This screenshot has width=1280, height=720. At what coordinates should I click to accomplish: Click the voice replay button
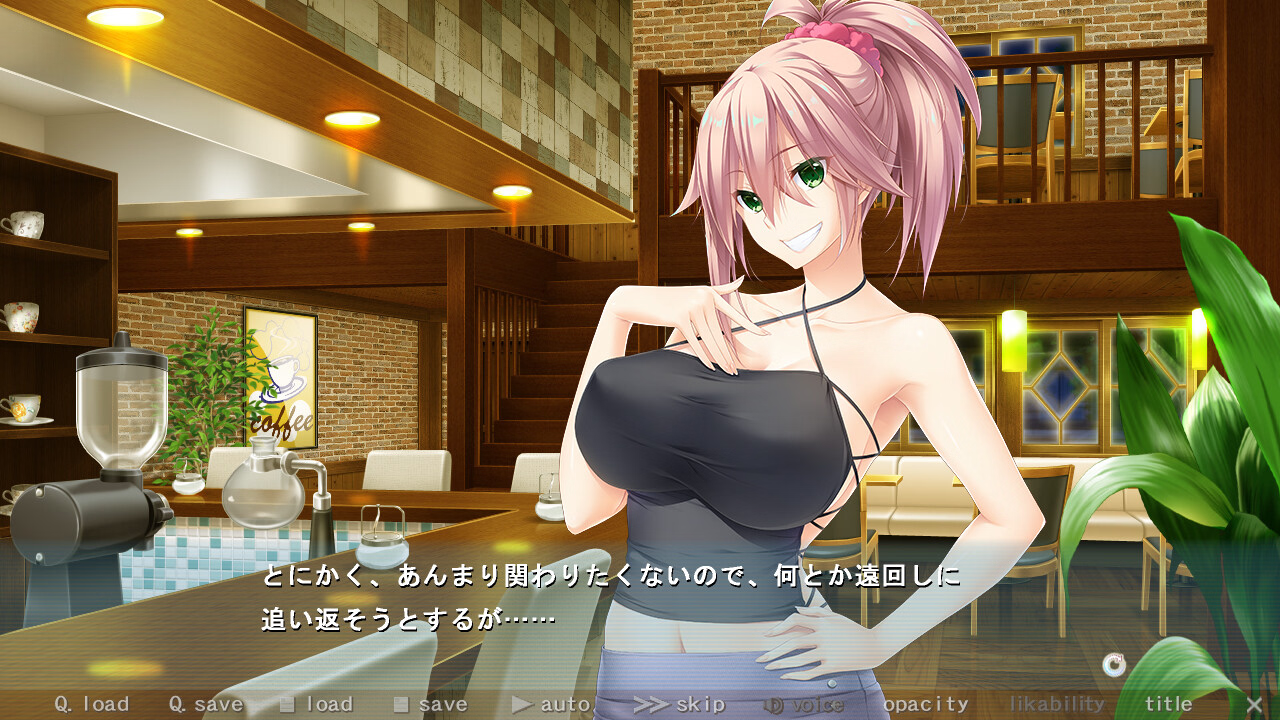(804, 704)
